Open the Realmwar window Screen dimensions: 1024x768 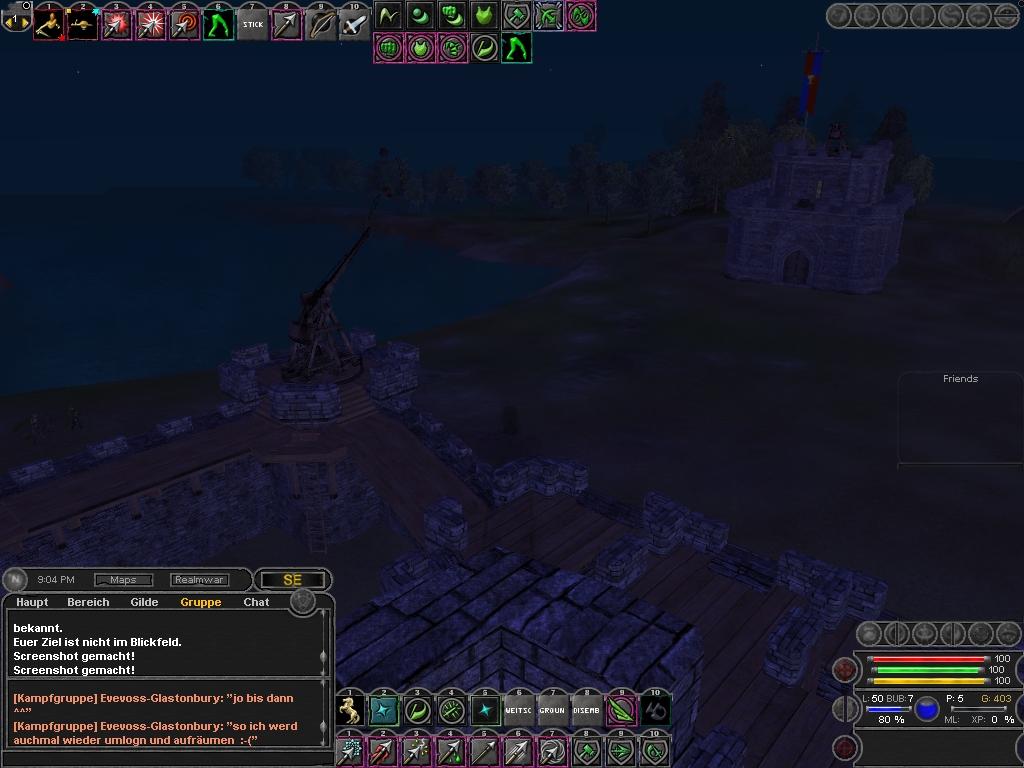coord(199,580)
